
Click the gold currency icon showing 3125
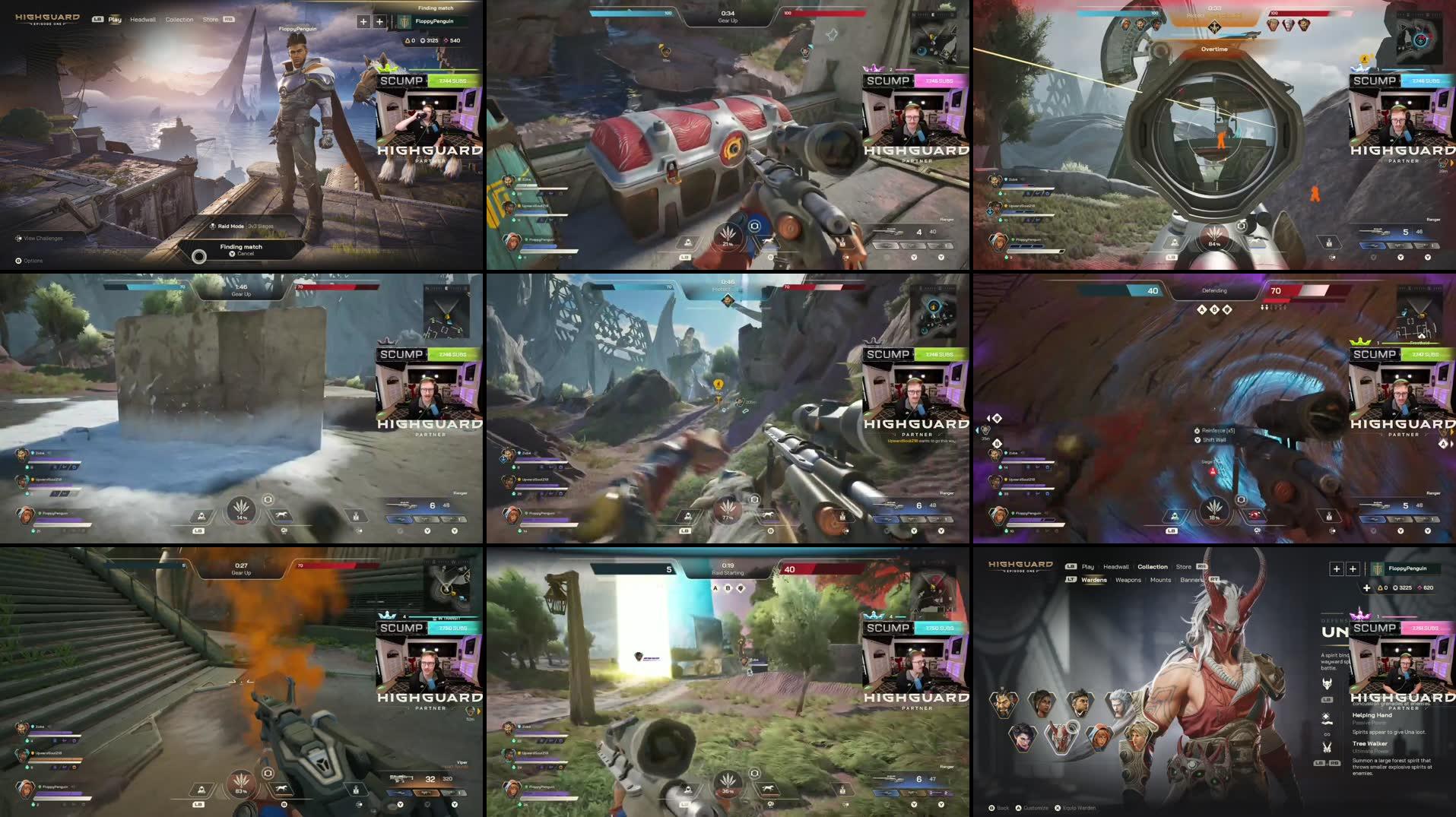coord(421,40)
